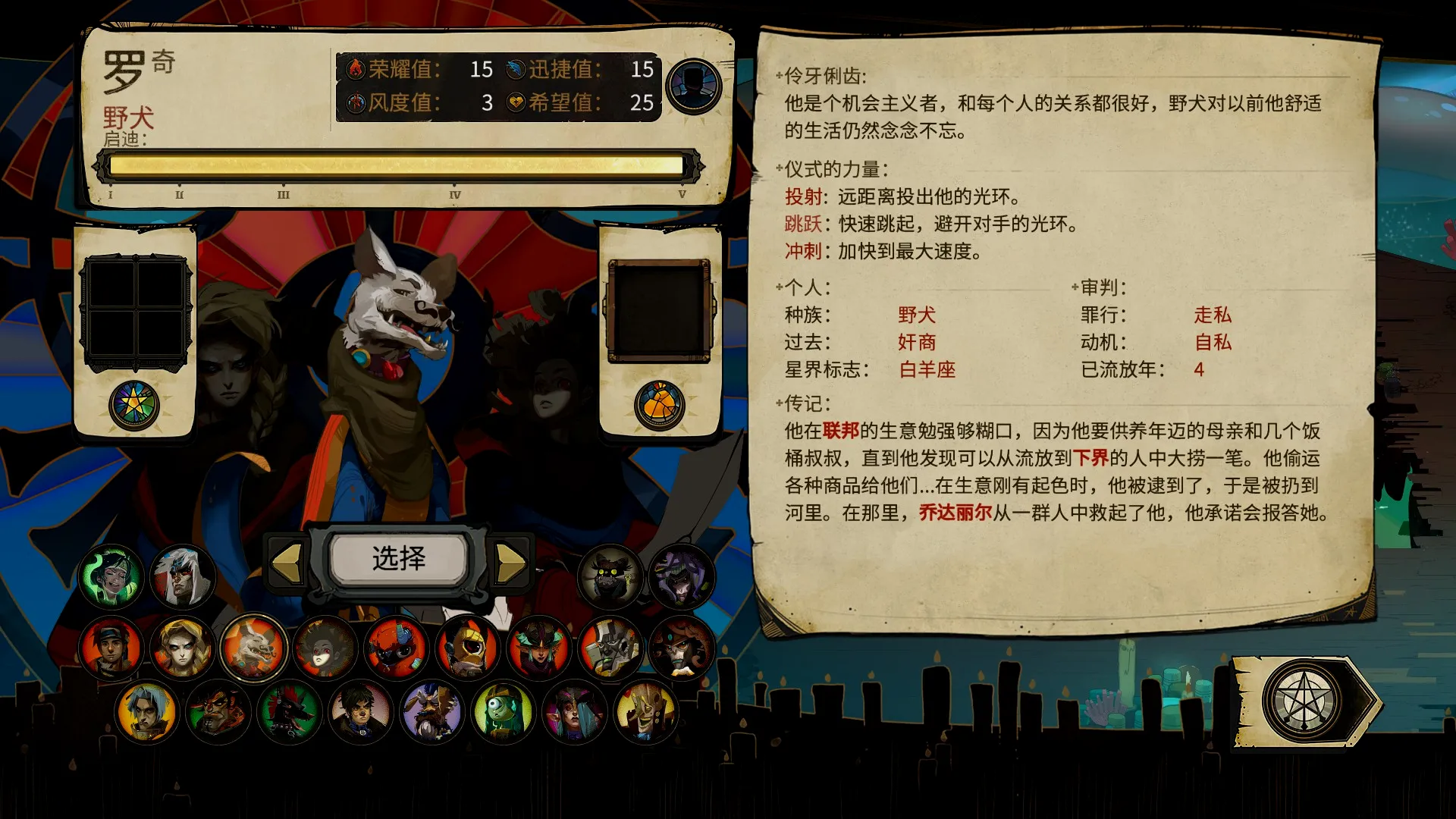Viewport: 1456px width, 819px height.
Task: Select the green one-eyed creature portrait in the bottom row
Action: click(x=504, y=713)
